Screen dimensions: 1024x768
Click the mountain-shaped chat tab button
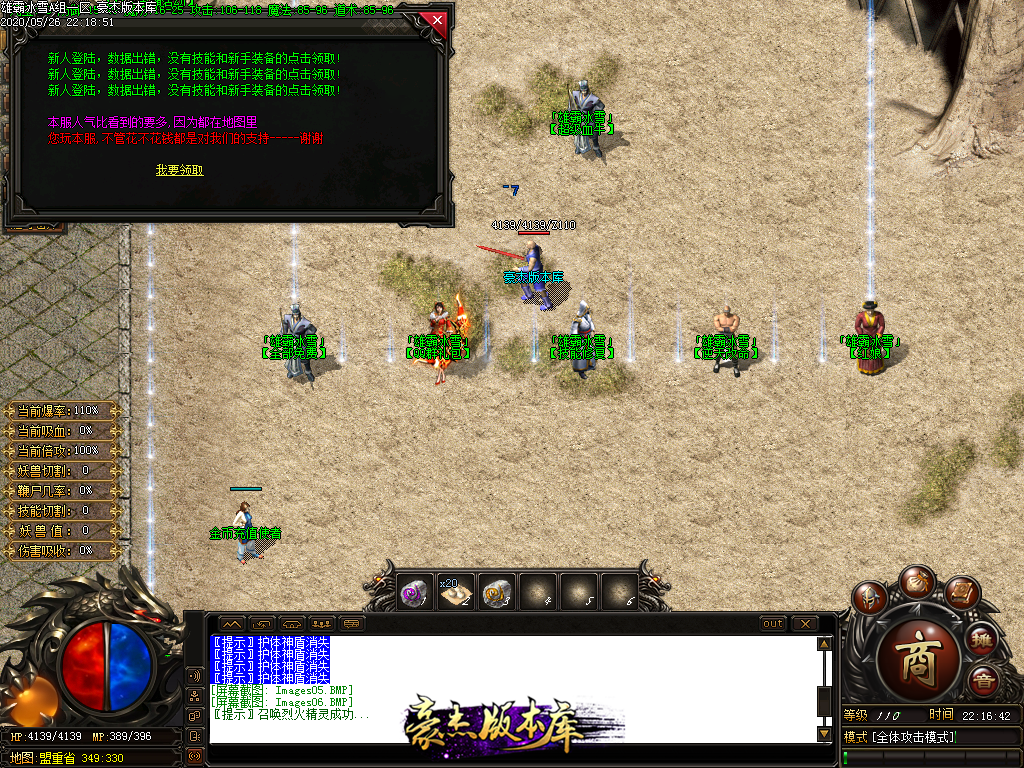click(231, 624)
